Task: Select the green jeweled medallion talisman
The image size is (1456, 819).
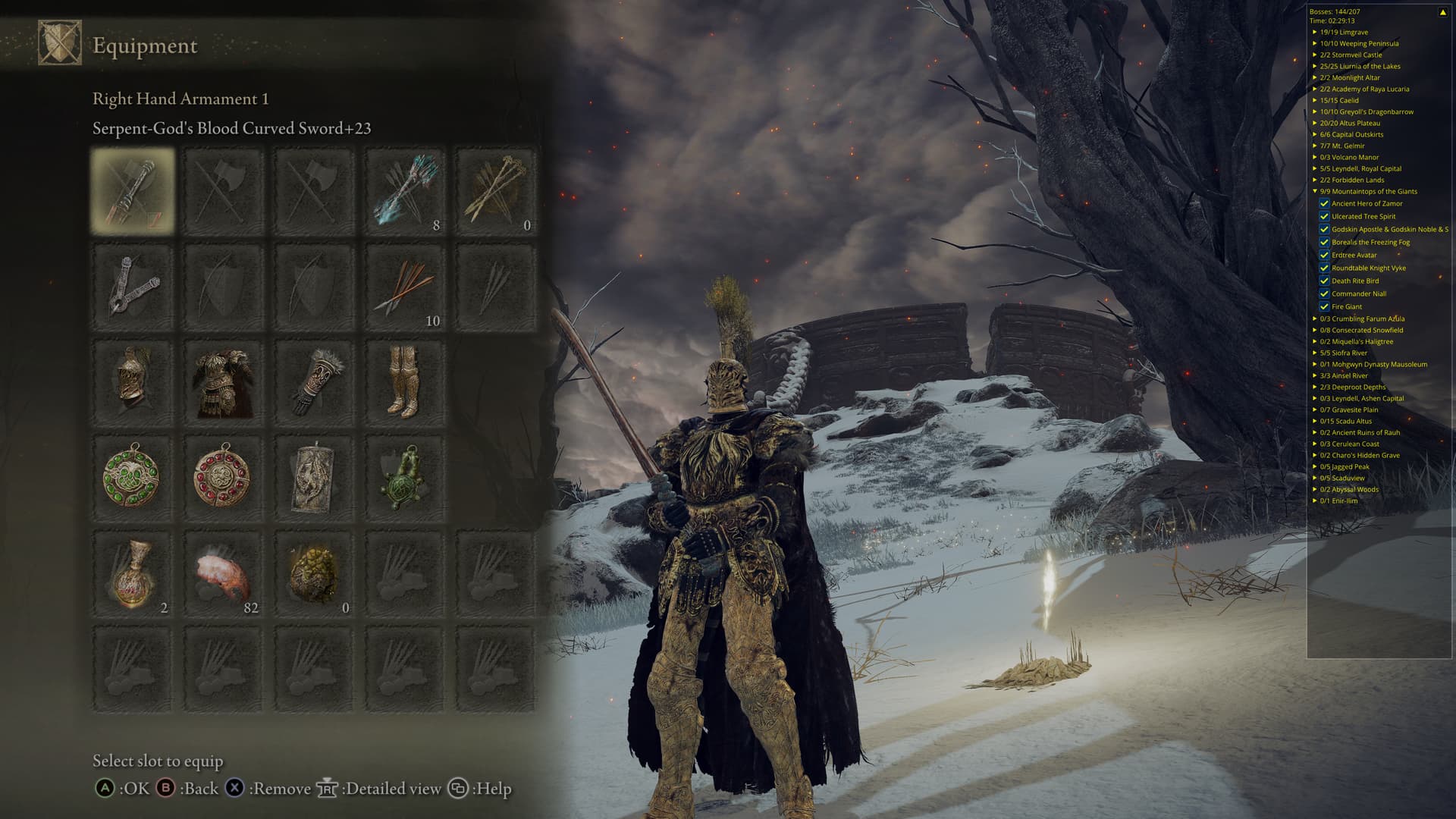Action: coord(133,477)
